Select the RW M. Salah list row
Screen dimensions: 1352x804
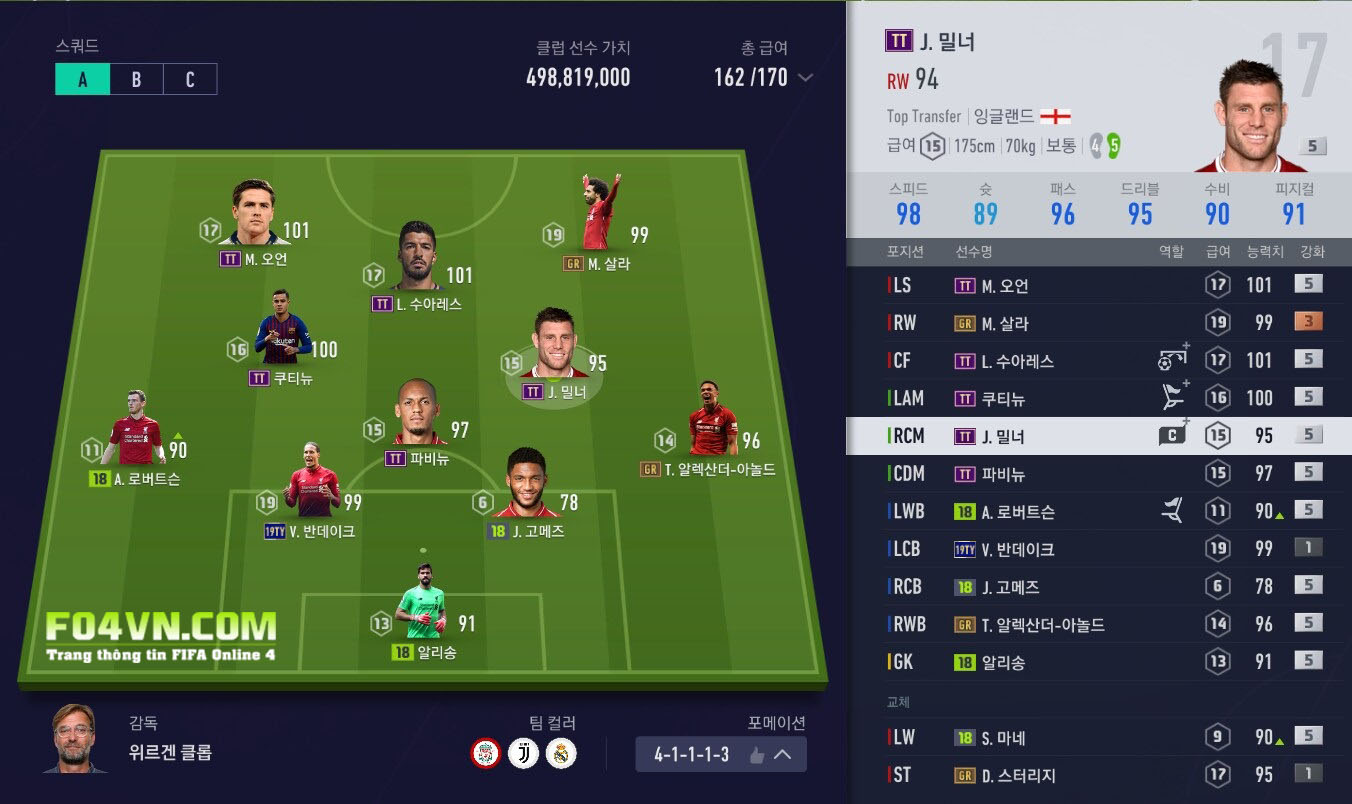tap(1098, 323)
